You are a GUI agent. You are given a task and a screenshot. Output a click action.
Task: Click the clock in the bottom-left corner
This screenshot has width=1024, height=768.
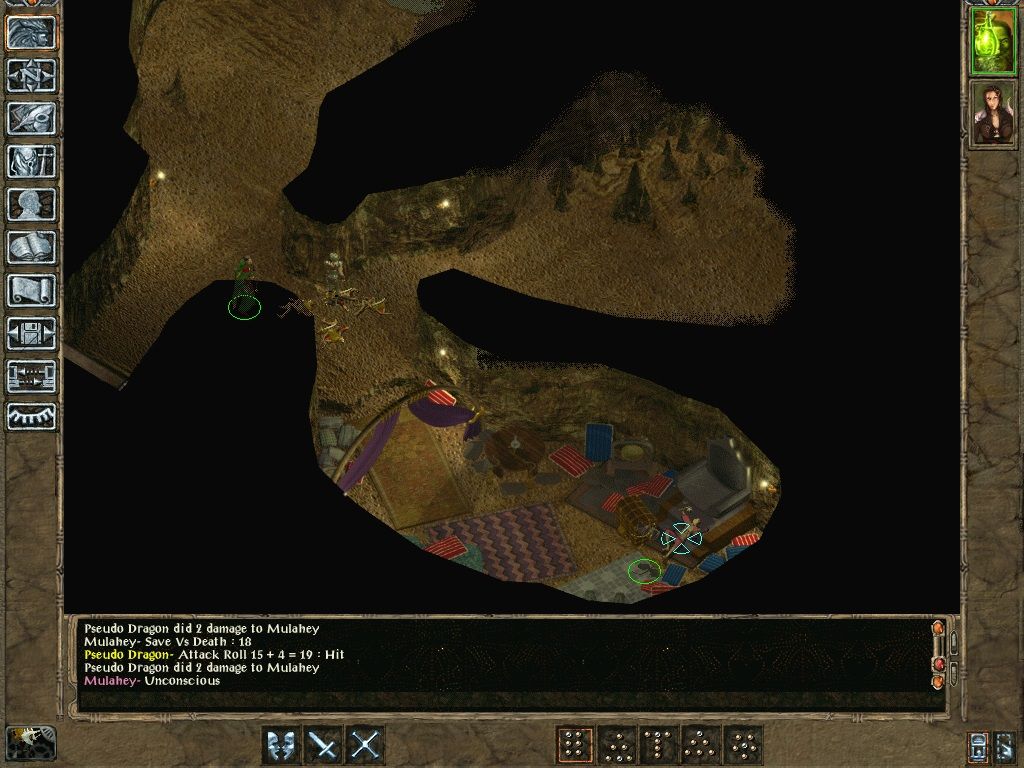tap(31, 743)
